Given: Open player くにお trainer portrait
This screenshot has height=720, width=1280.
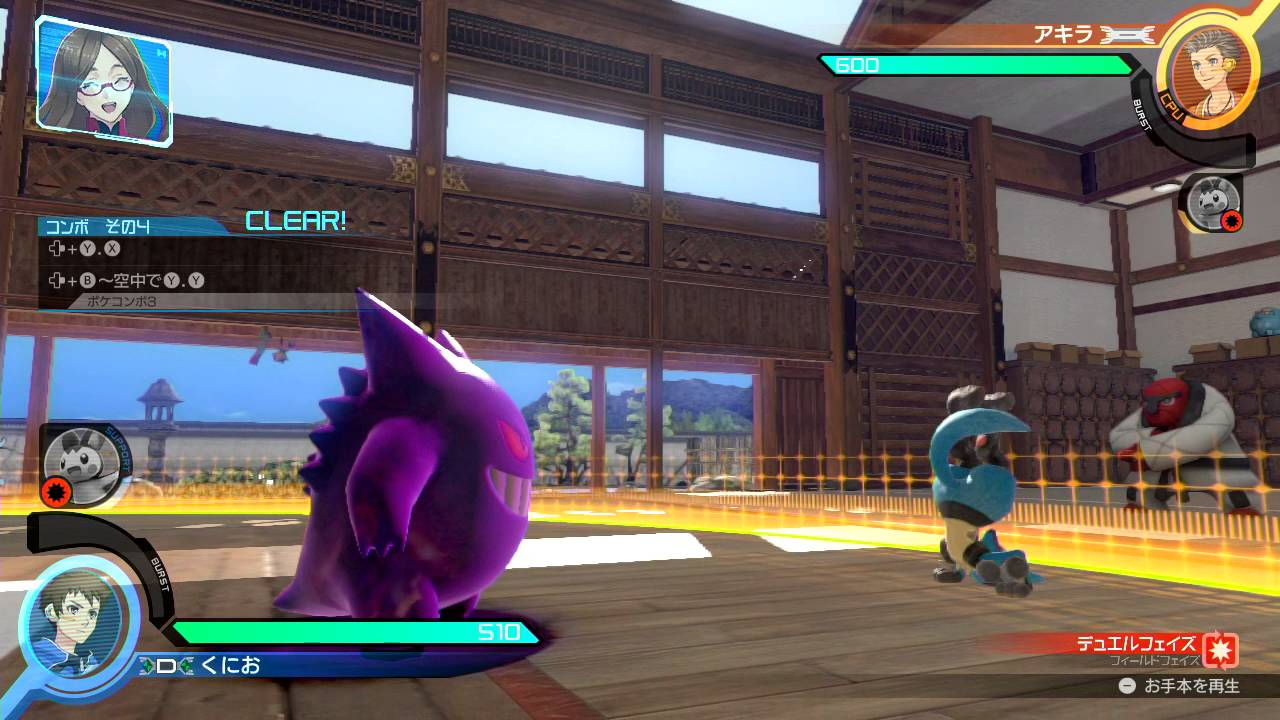Looking at the screenshot, I should 79,619.
